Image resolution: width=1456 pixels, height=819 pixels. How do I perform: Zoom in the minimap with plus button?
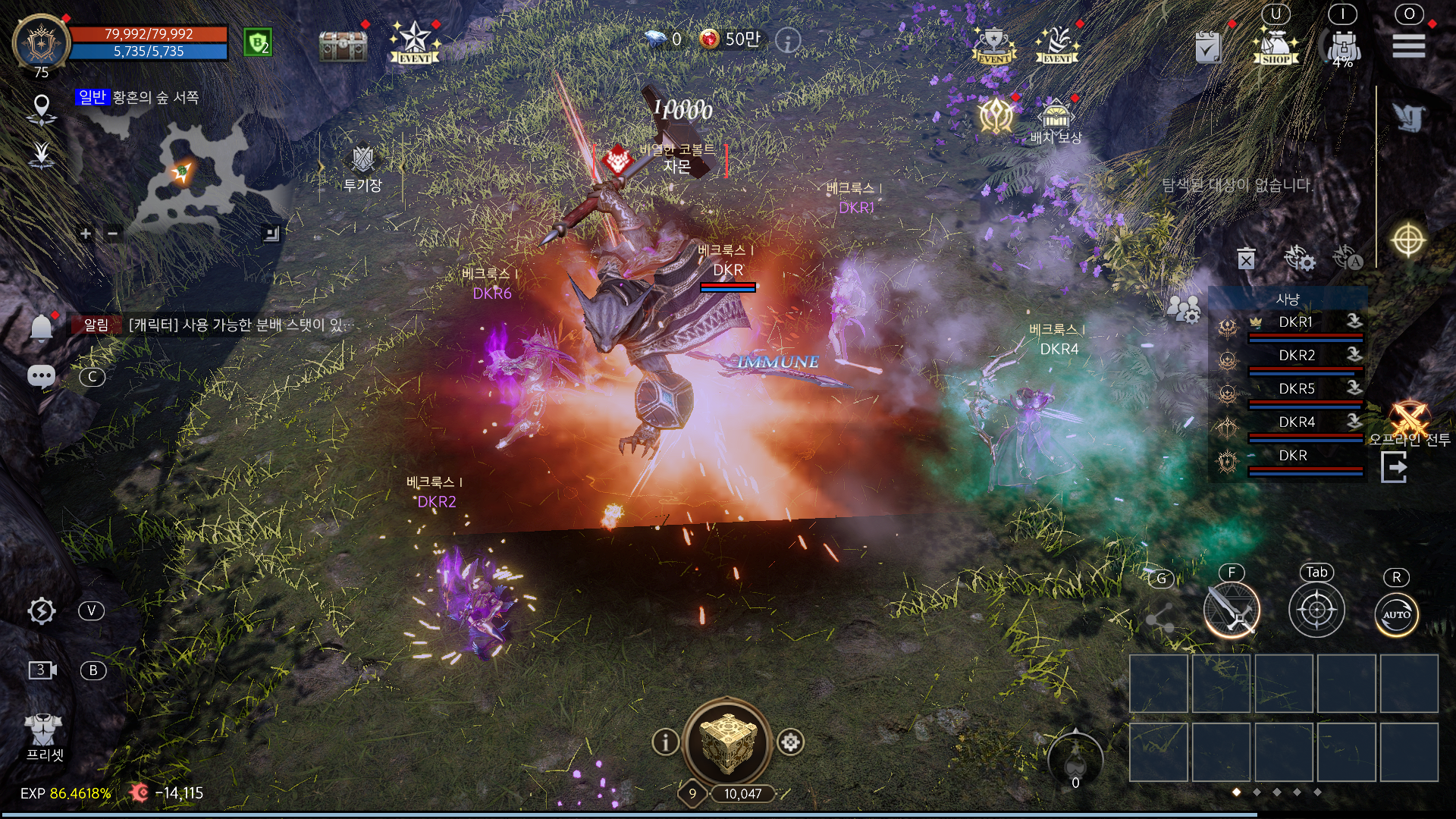point(86,234)
